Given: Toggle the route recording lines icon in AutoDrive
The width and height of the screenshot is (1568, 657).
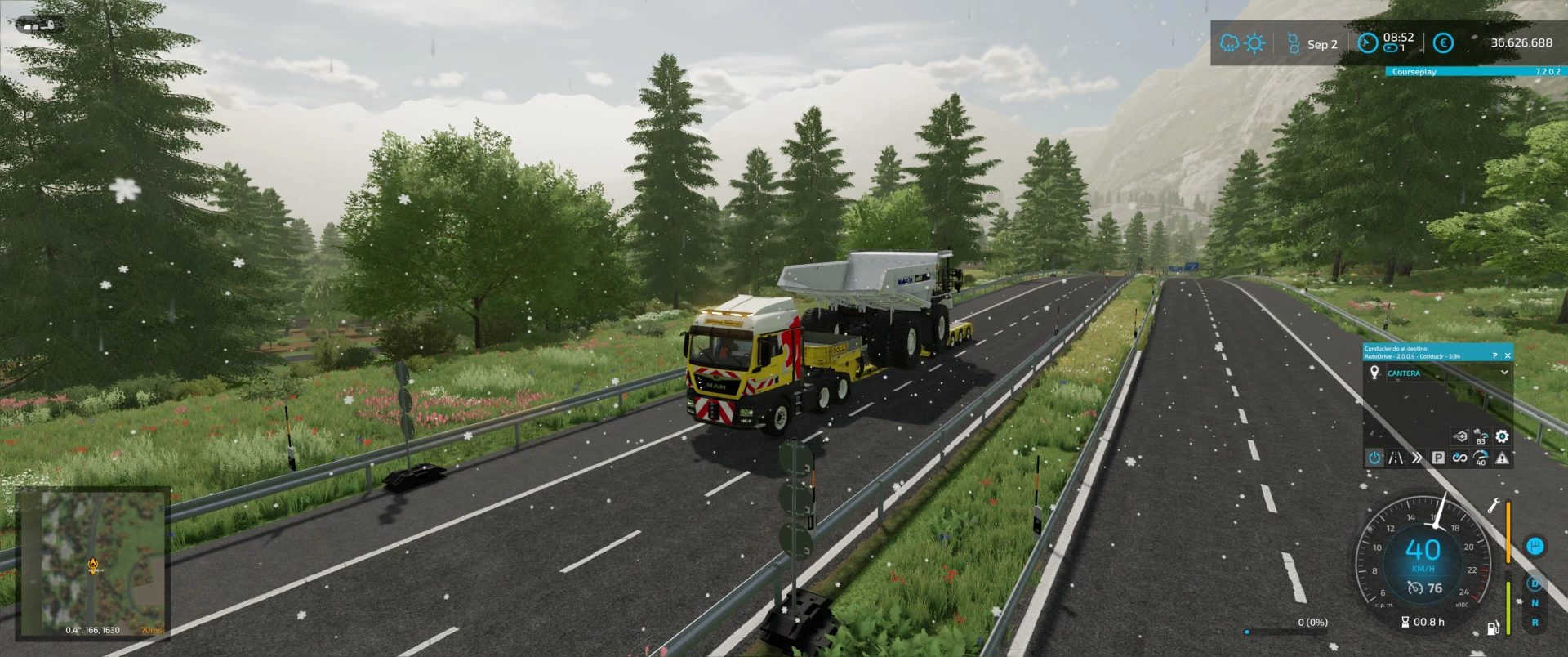Looking at the screenshot, I should (1395, 458).
